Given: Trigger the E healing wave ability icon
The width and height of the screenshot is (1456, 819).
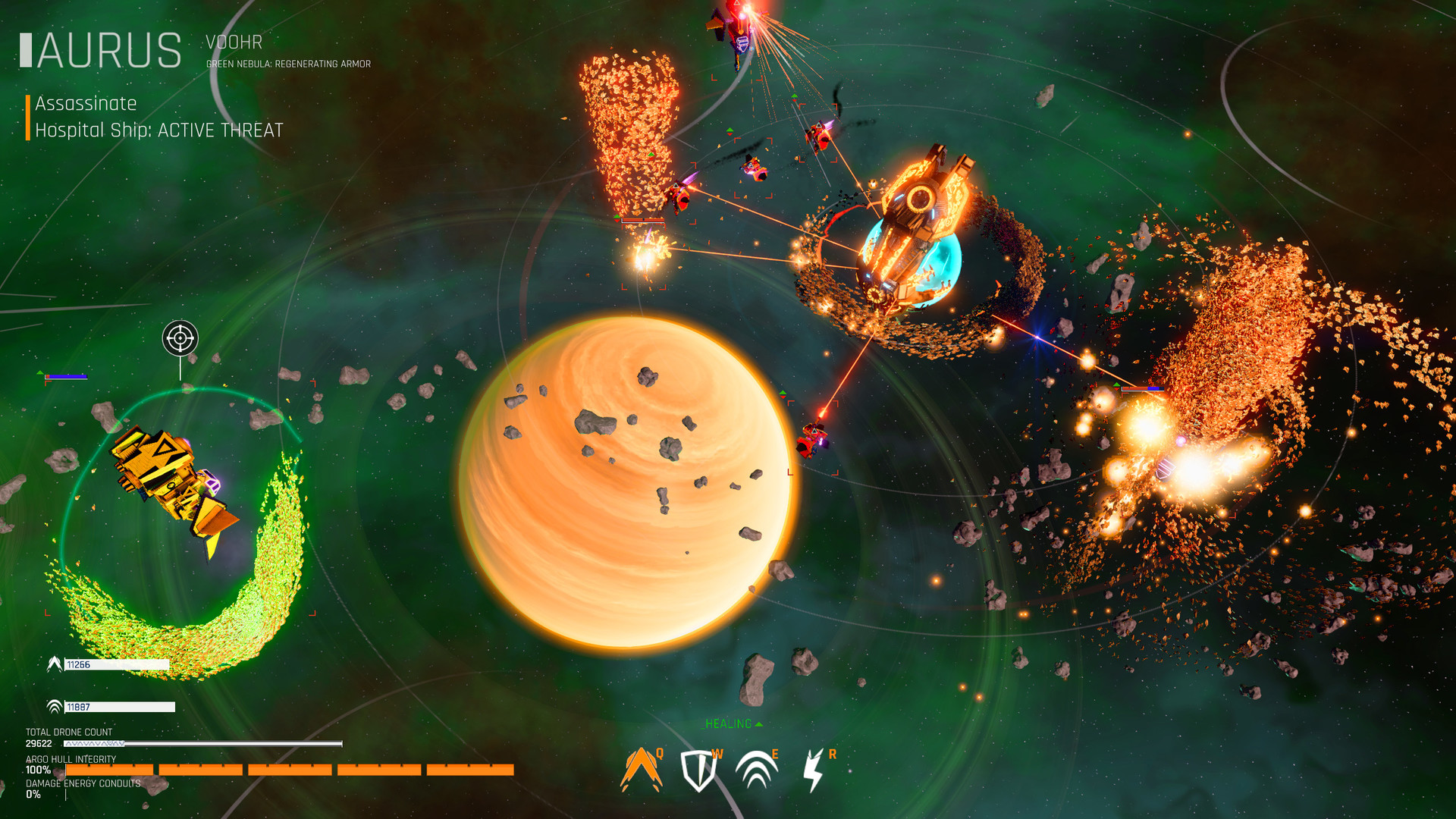Looking at the screenshot, I should pos(756,768).
